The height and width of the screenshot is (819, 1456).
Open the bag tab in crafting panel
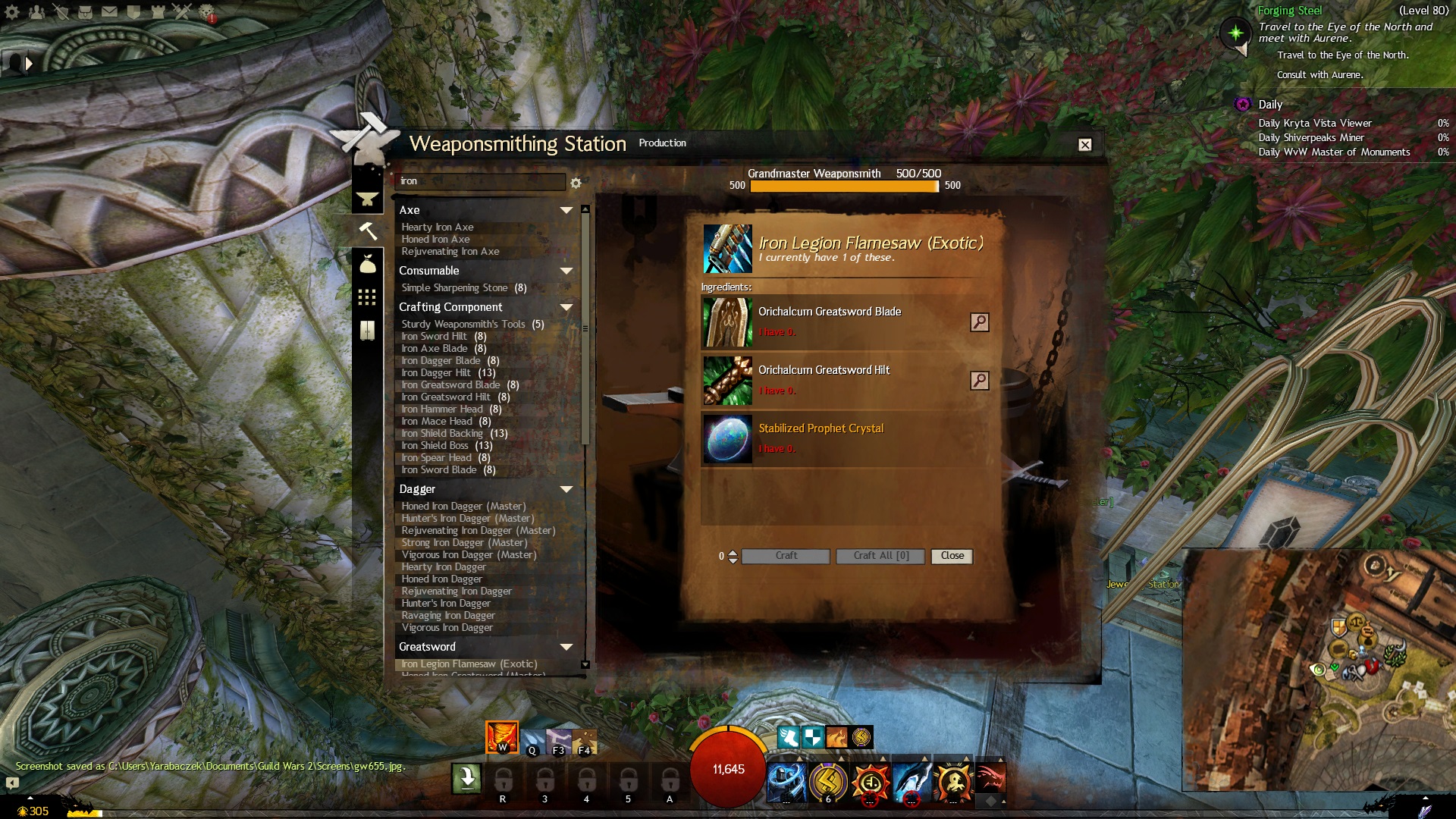(368, 264)
